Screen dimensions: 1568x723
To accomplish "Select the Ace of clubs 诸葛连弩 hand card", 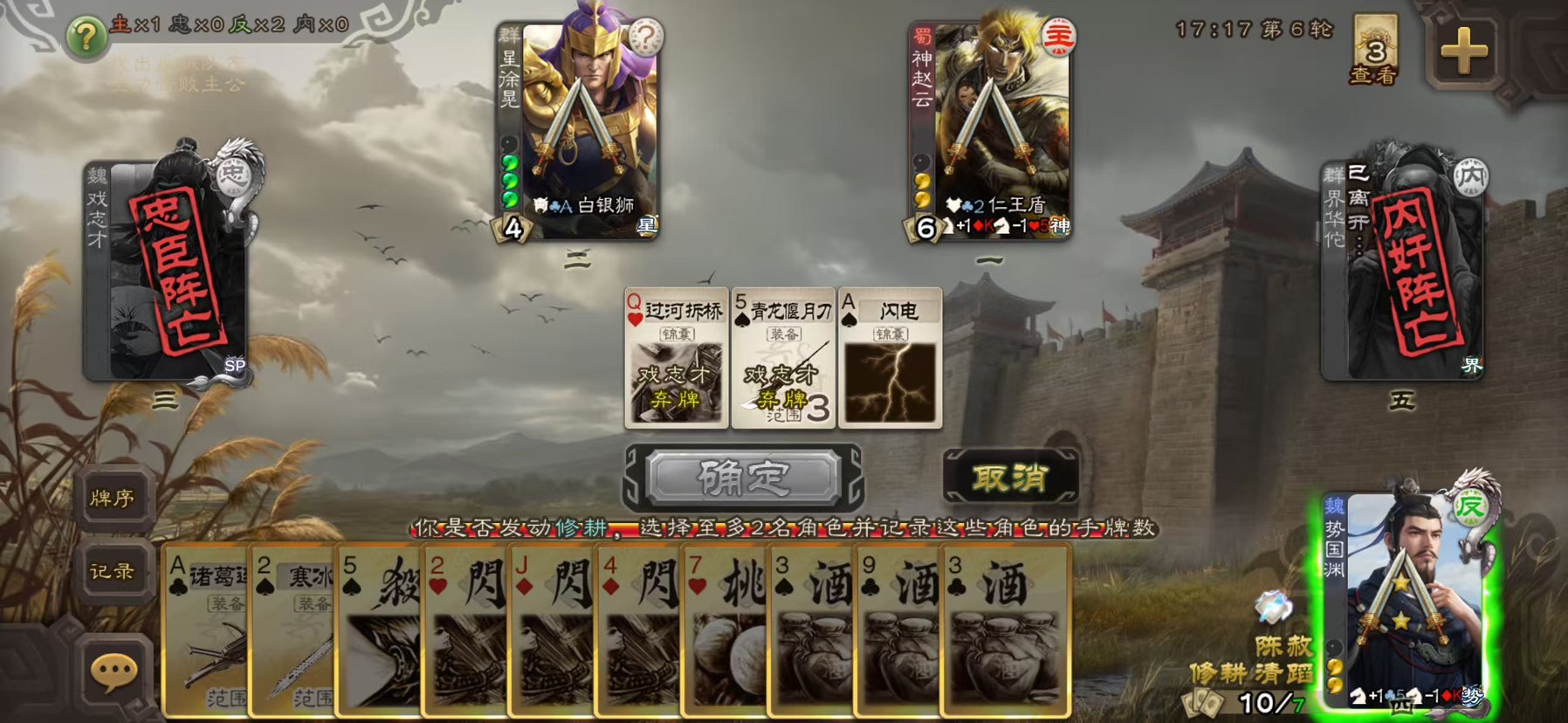I will 205,629.
